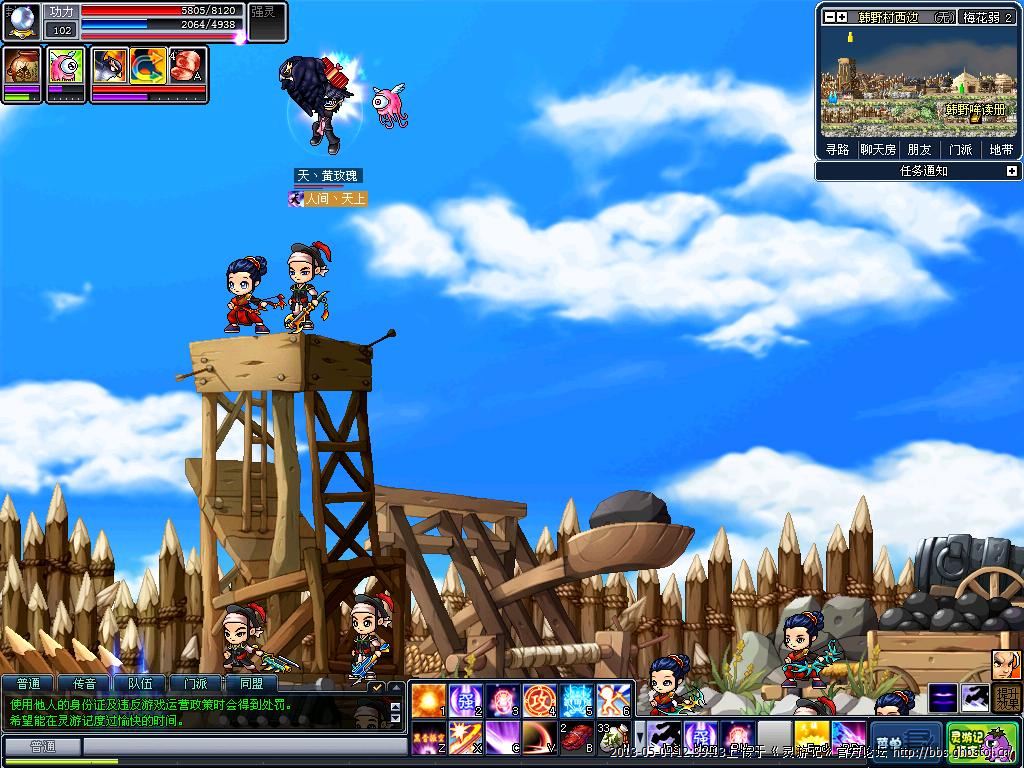Viewport: 1024px width, 768px height.
Task: Click the crystal ball character portrait
Action: [x=21, y=20]
